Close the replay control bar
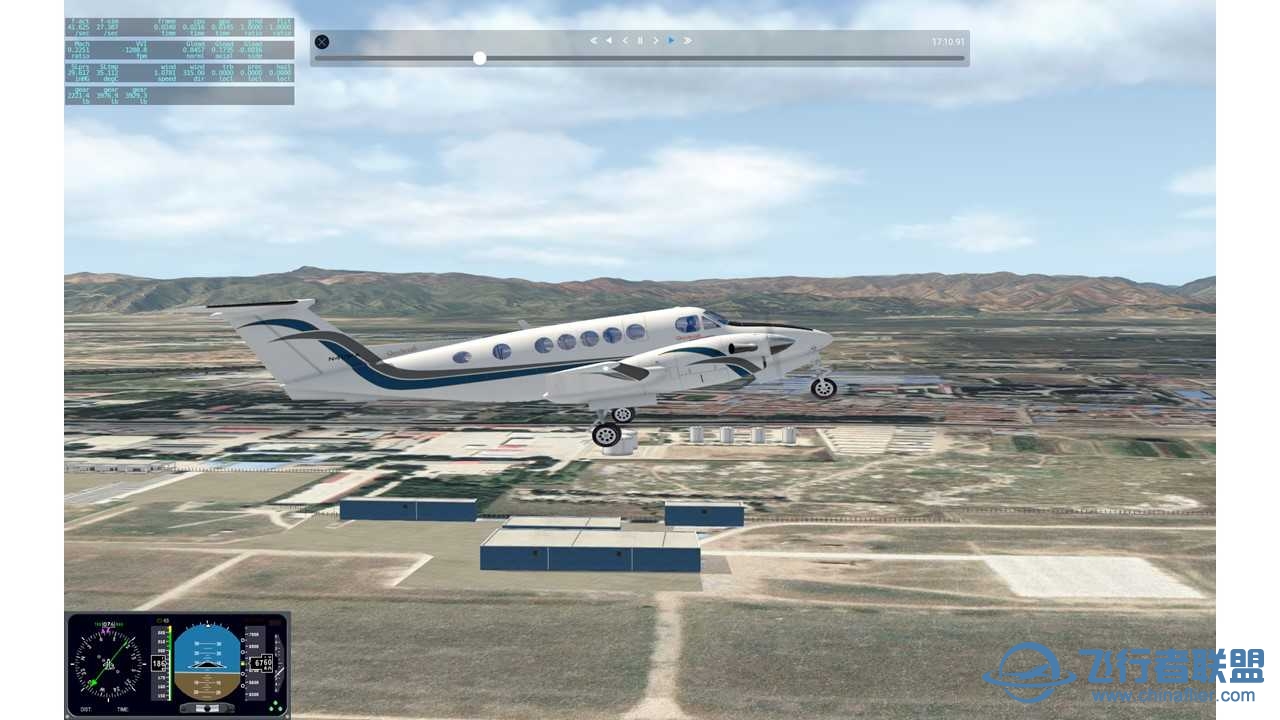Image resolution: width=1280 pixels, height=720 pixels. coord(322,42)
